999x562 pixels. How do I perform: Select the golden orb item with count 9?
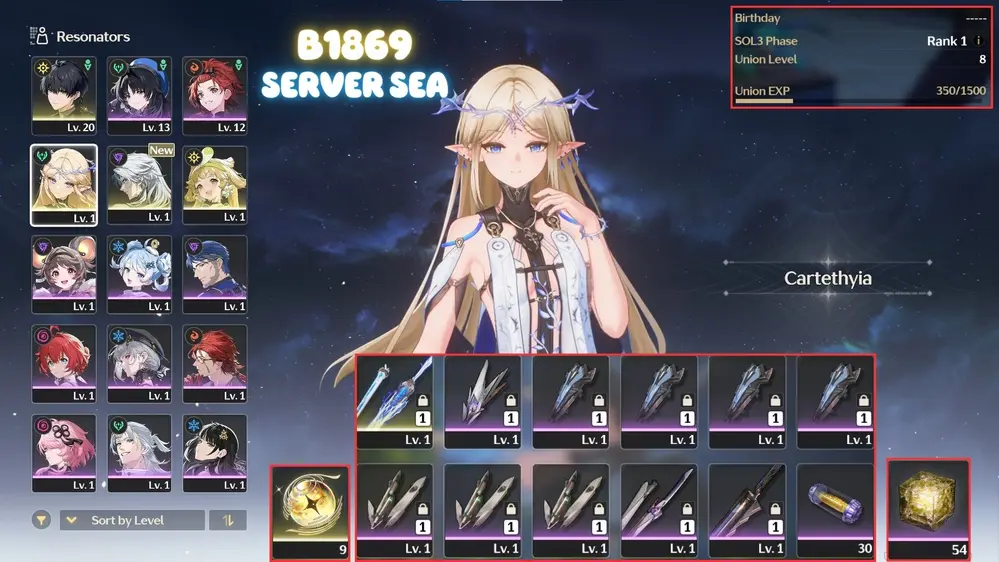[x=310, y=511]
